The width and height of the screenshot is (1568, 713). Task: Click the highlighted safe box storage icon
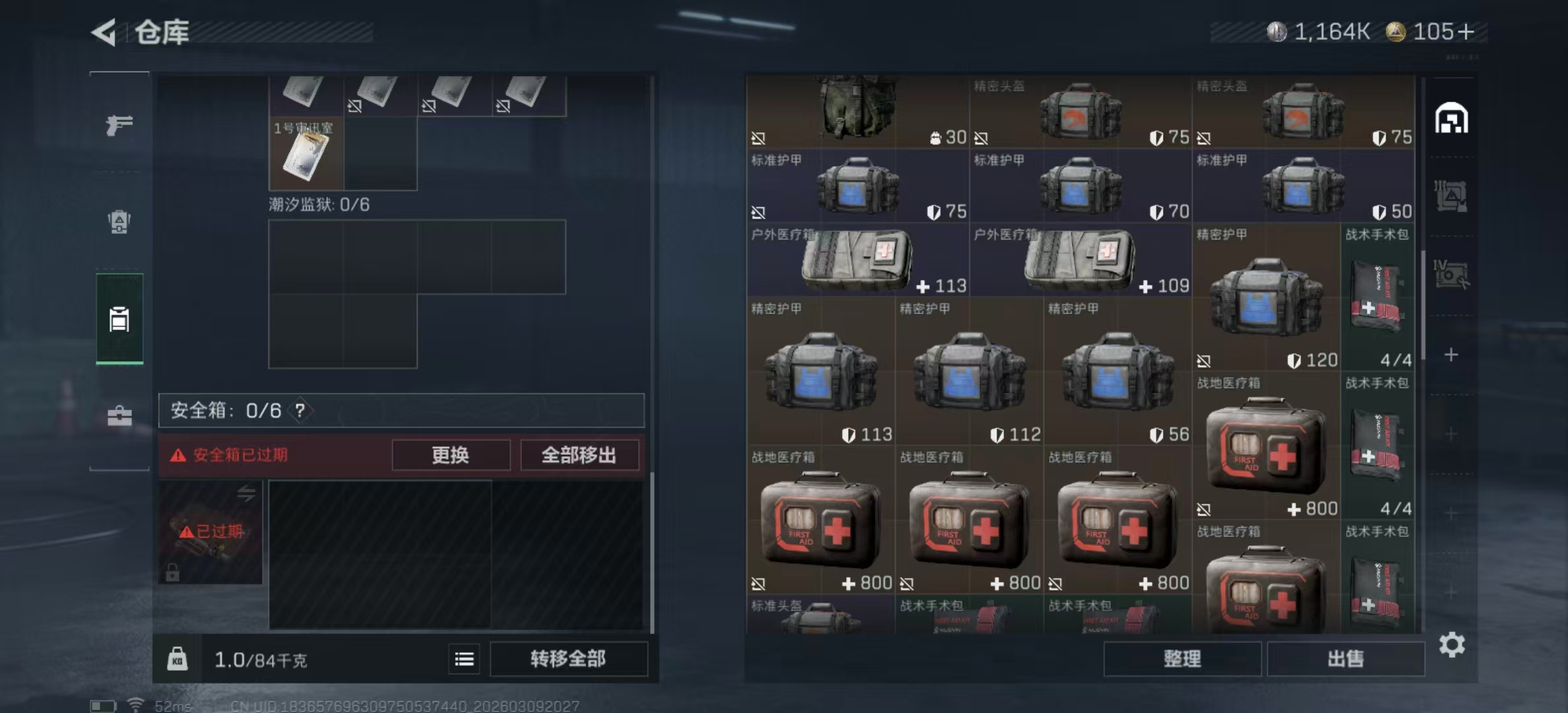pyautogui.click(x=119, y=319)
